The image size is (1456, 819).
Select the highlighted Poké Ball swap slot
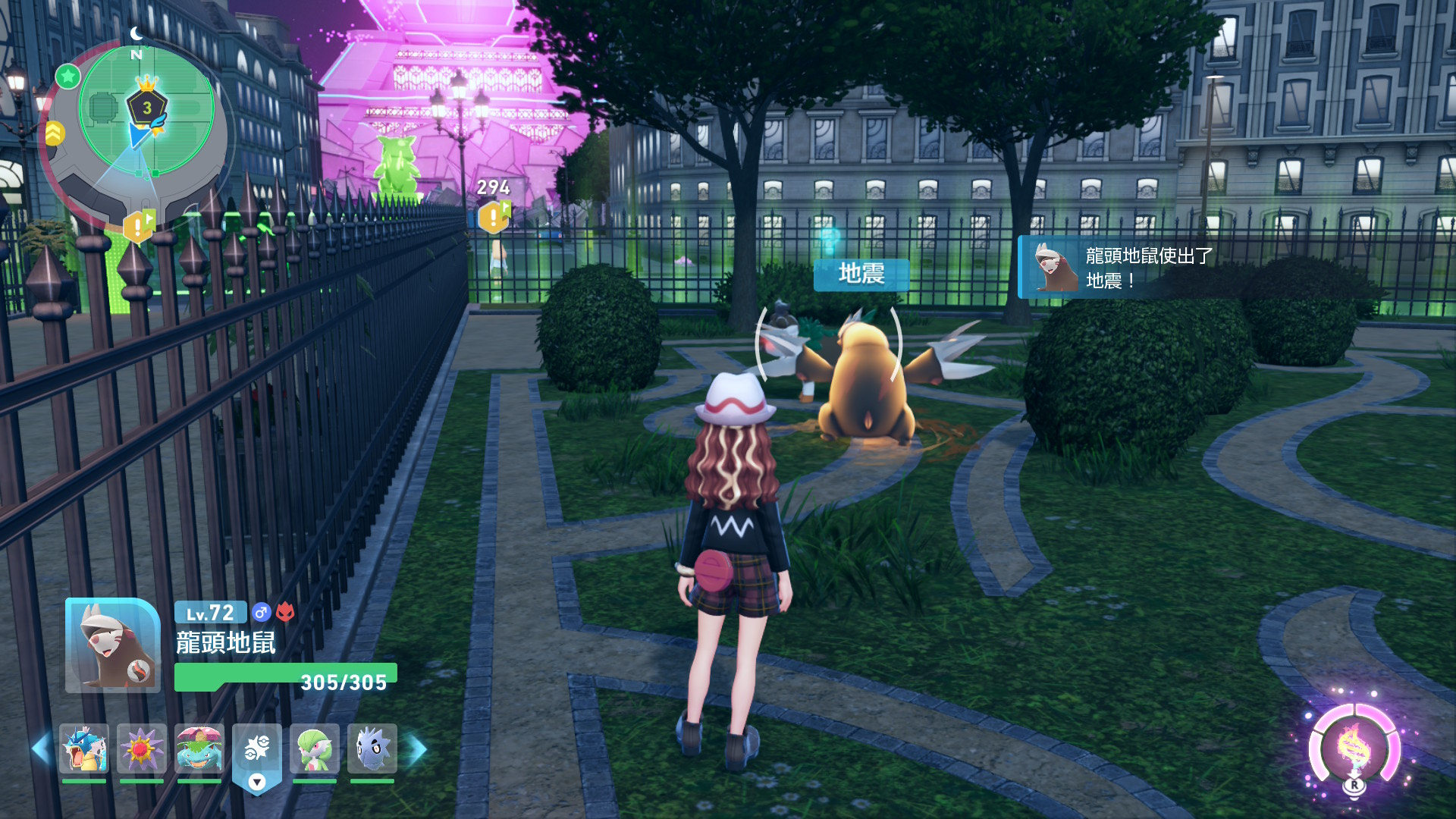click(x=257, y=751)
